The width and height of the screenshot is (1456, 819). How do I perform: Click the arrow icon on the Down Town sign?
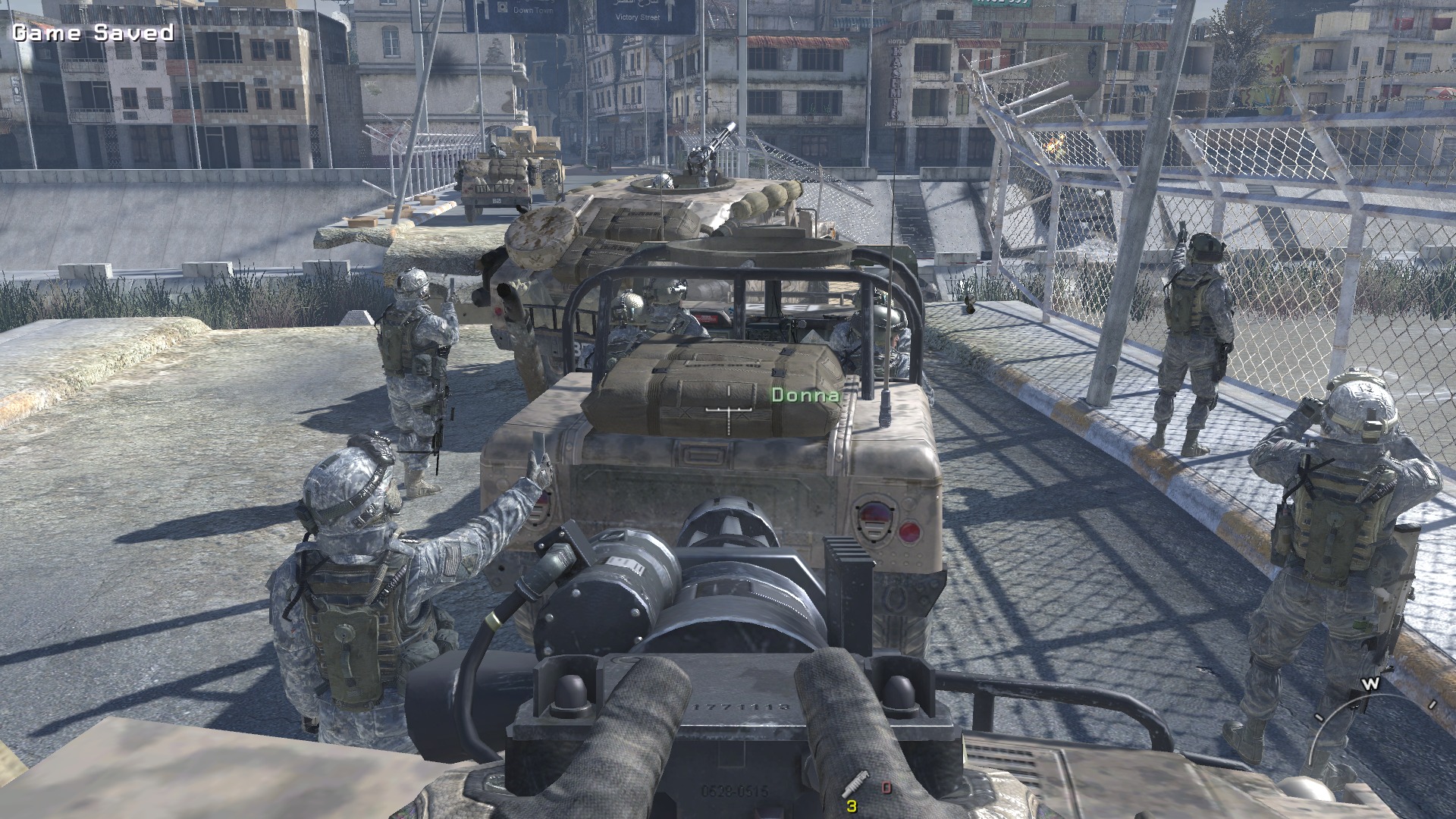coord(485,10)
